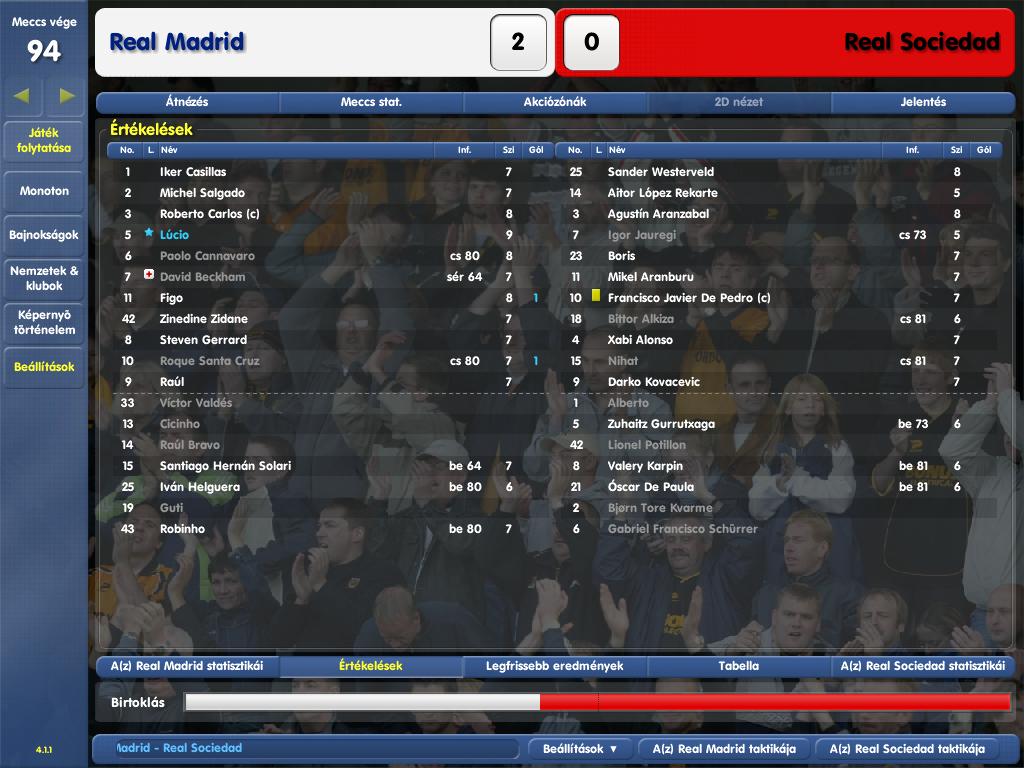Select player Lúcio in ratings list

(x=174, y=235)
